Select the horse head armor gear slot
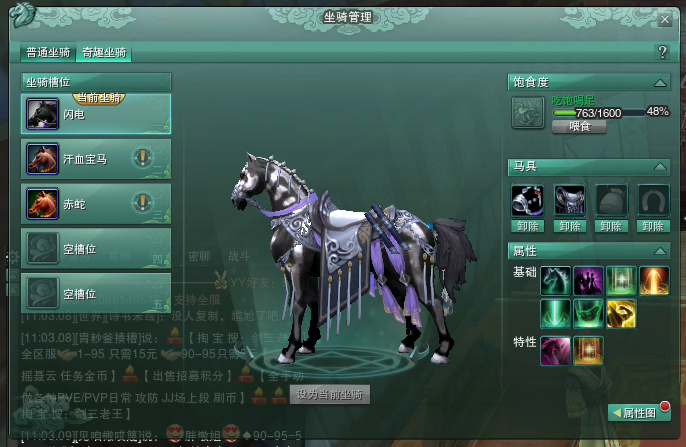This screenshot has height=447, width=686. point(527,200)
